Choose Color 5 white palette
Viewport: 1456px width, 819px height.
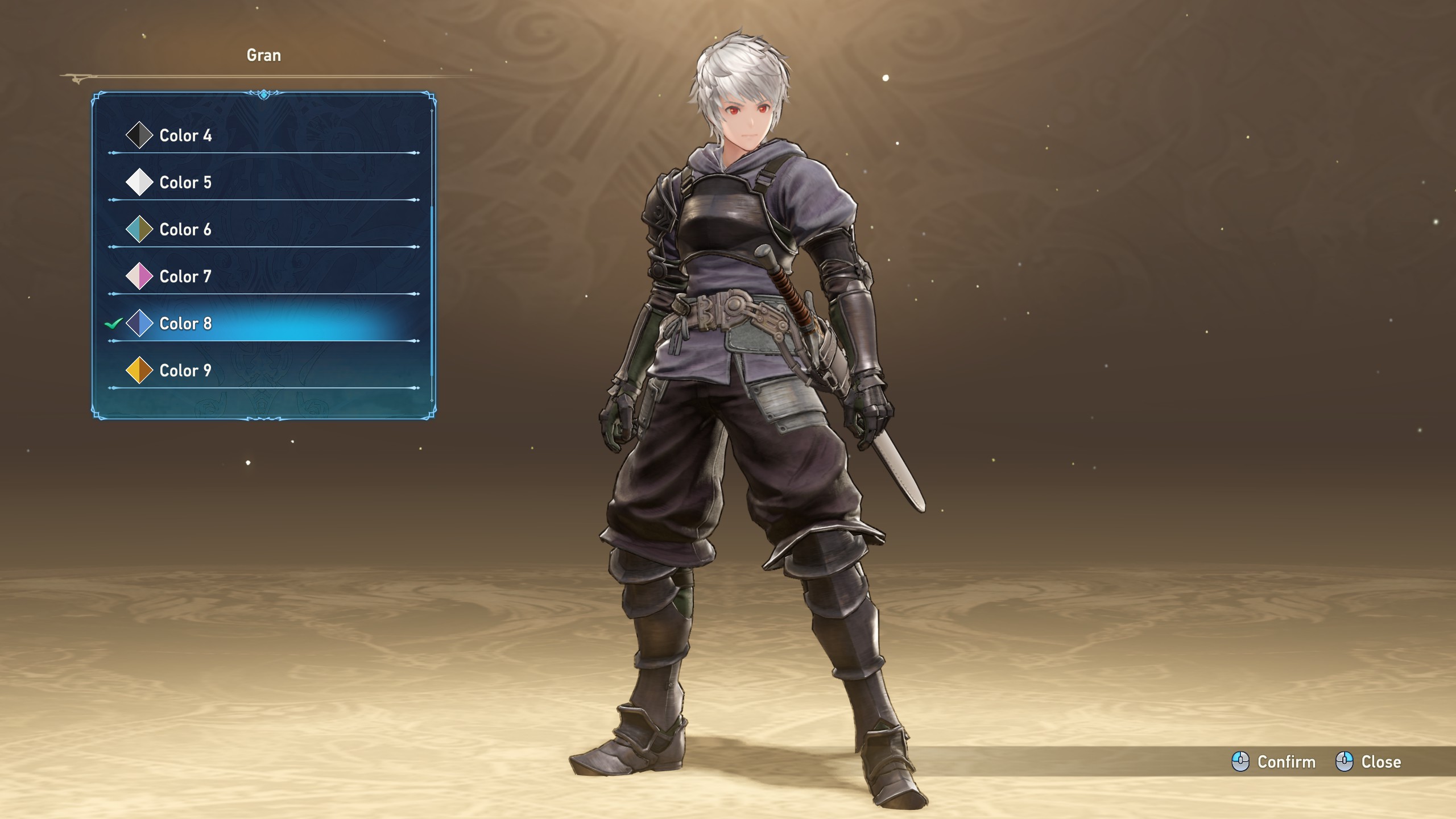click(x=185, y=183)
